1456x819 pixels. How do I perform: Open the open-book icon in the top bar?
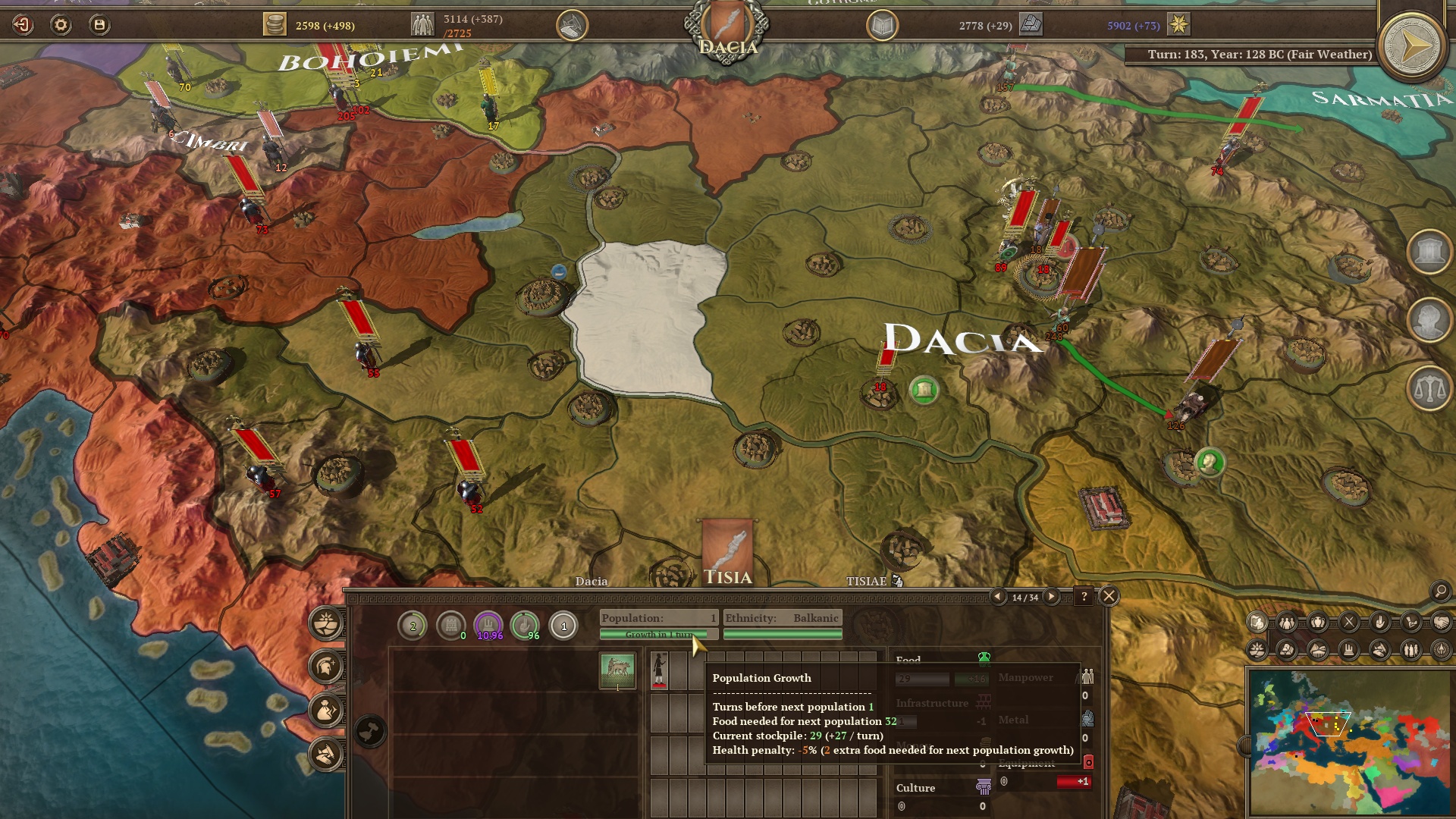click(882, 26)
